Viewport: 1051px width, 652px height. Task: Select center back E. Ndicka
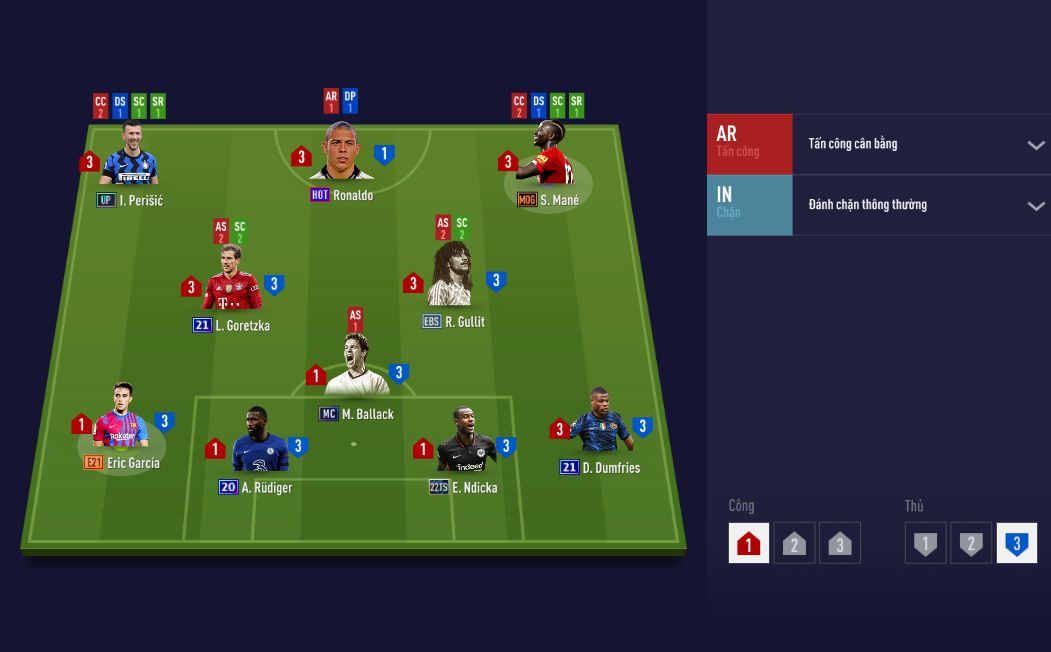pos(466,443)
